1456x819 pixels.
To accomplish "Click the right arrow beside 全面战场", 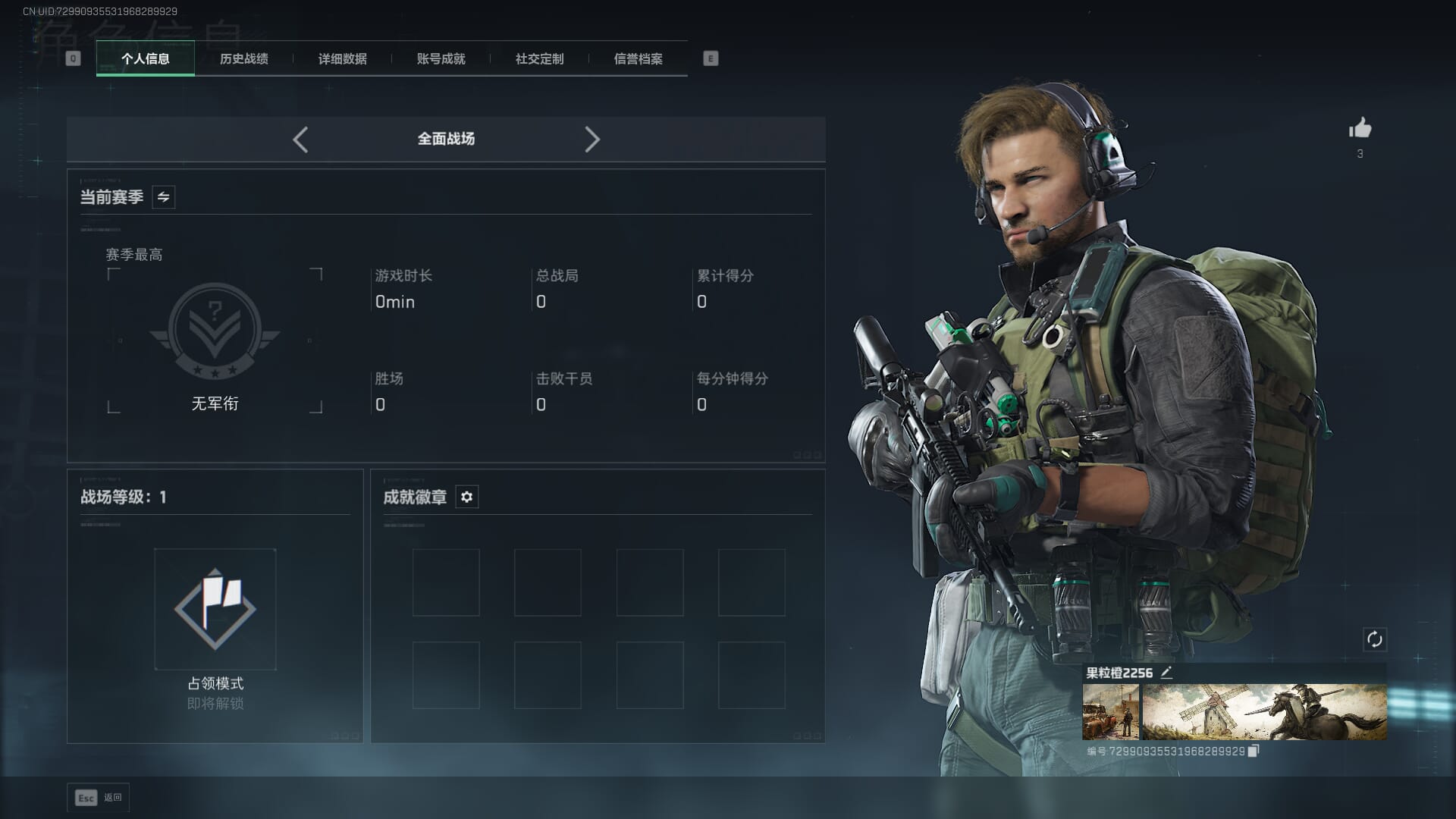I will coord(592,140).
